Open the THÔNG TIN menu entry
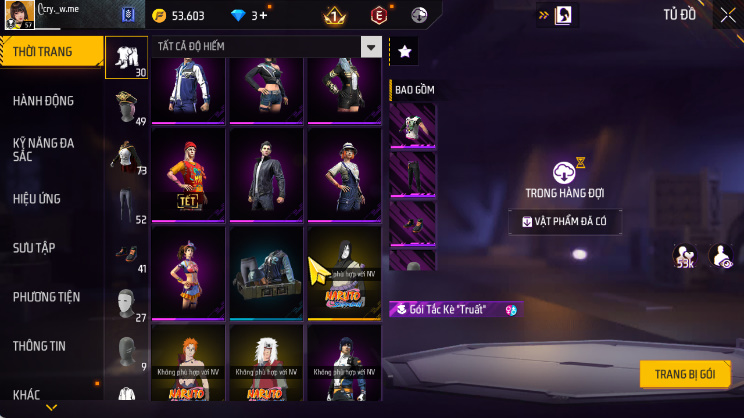 tap(40, 346)
